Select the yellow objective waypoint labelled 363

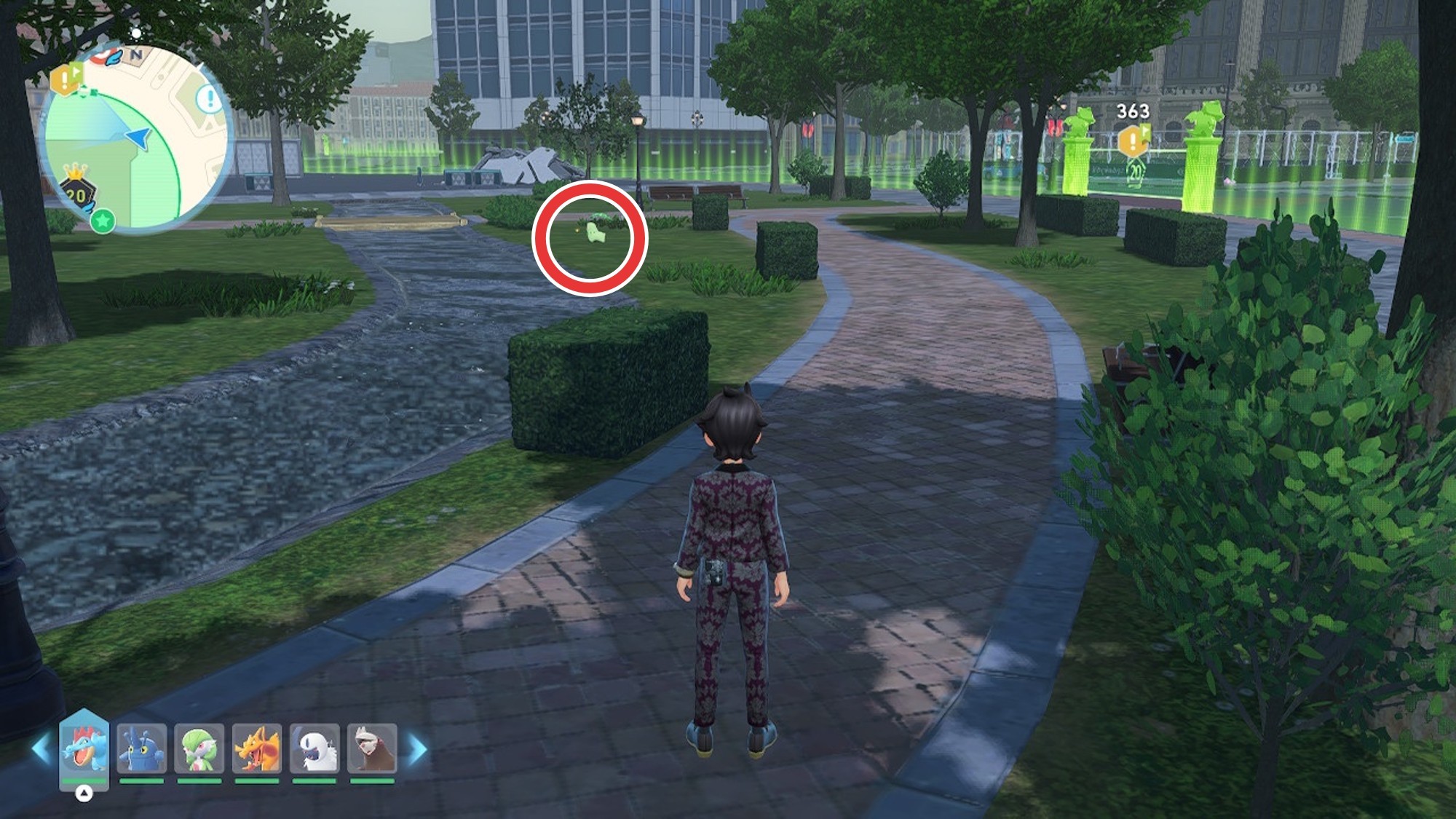tap(1133, 140)
